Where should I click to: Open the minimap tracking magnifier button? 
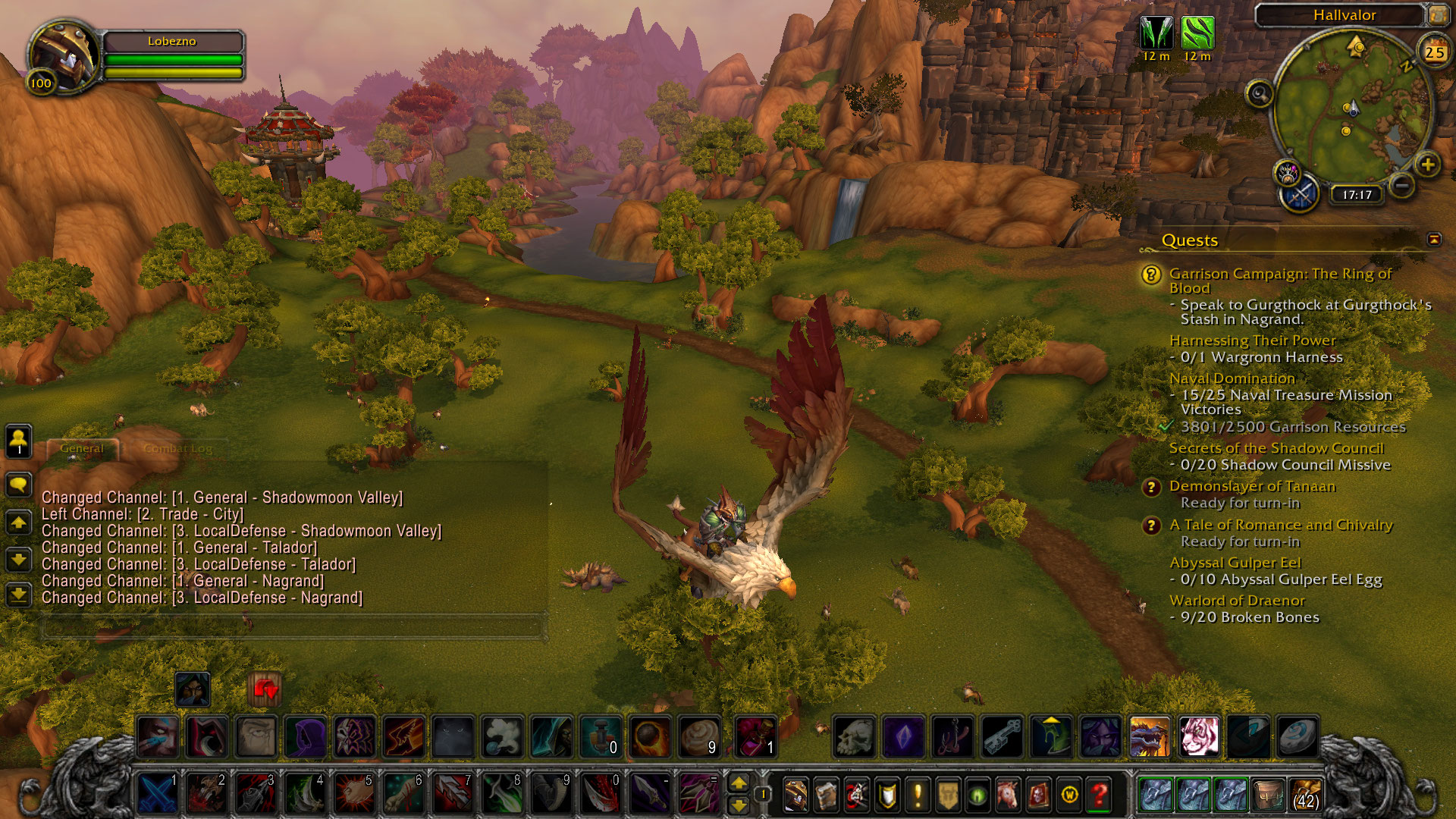coord(1260,95)
